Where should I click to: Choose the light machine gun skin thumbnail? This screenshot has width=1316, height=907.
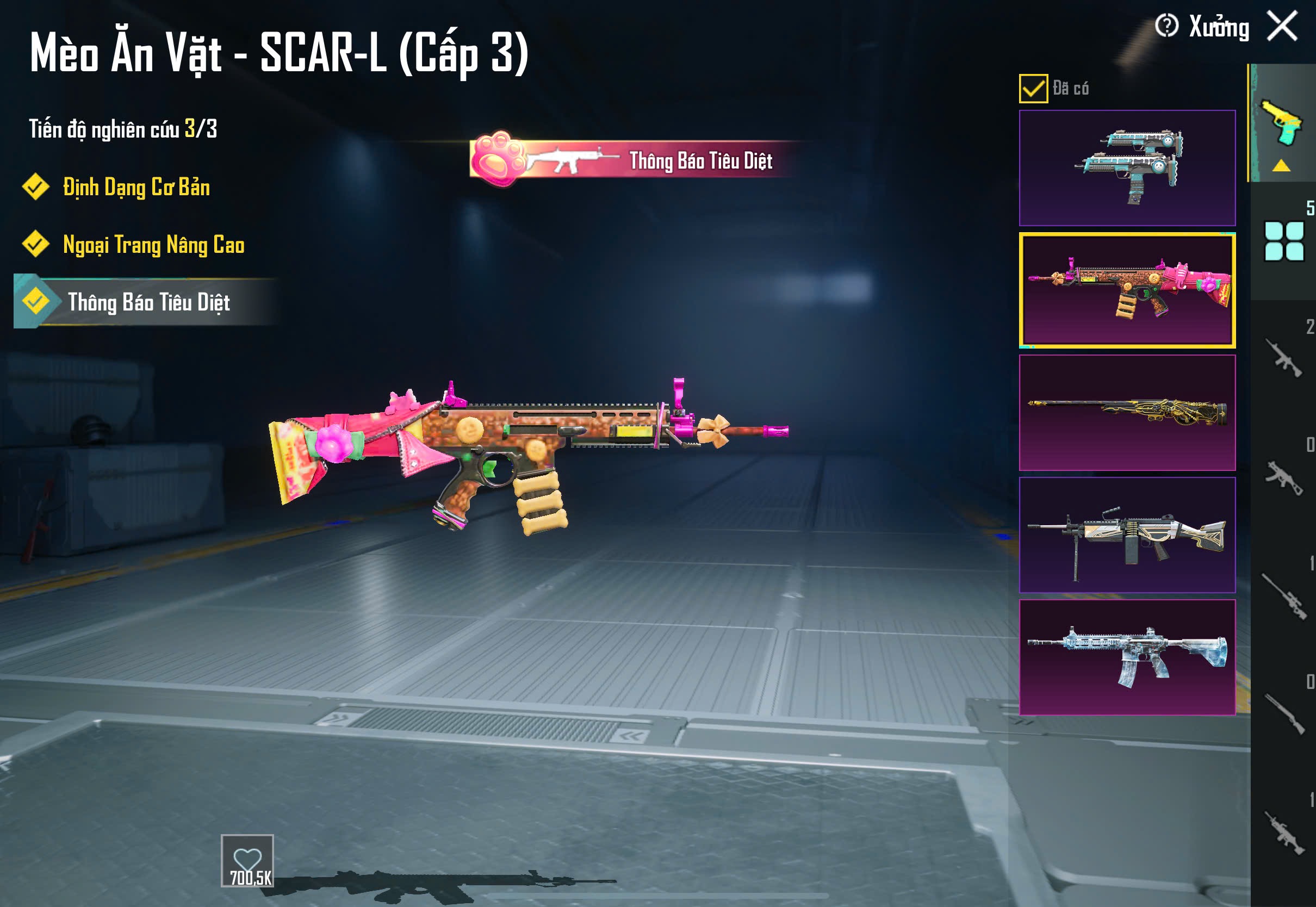(1127, 535)
